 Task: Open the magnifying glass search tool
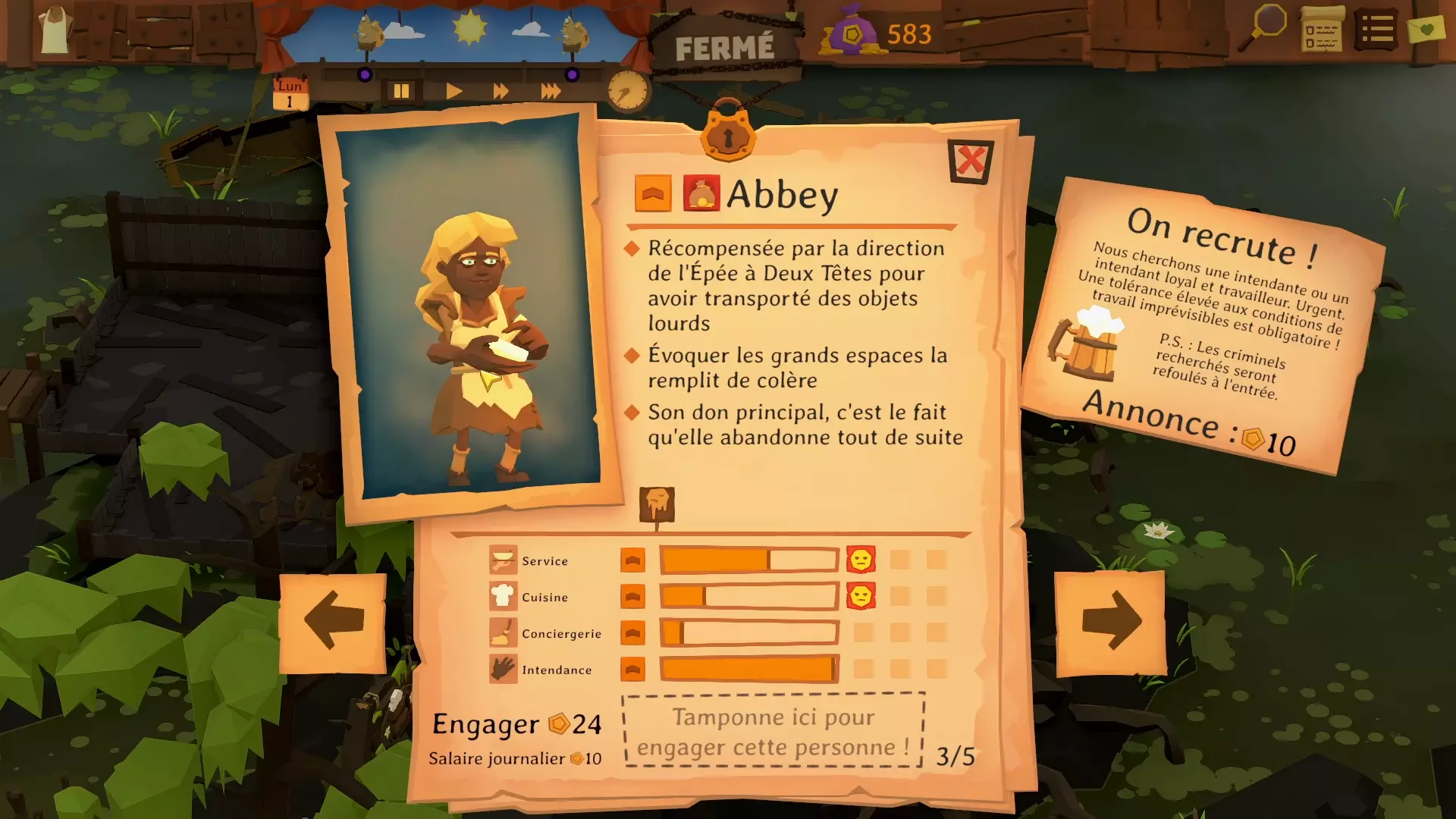(x=1264, y=27)
